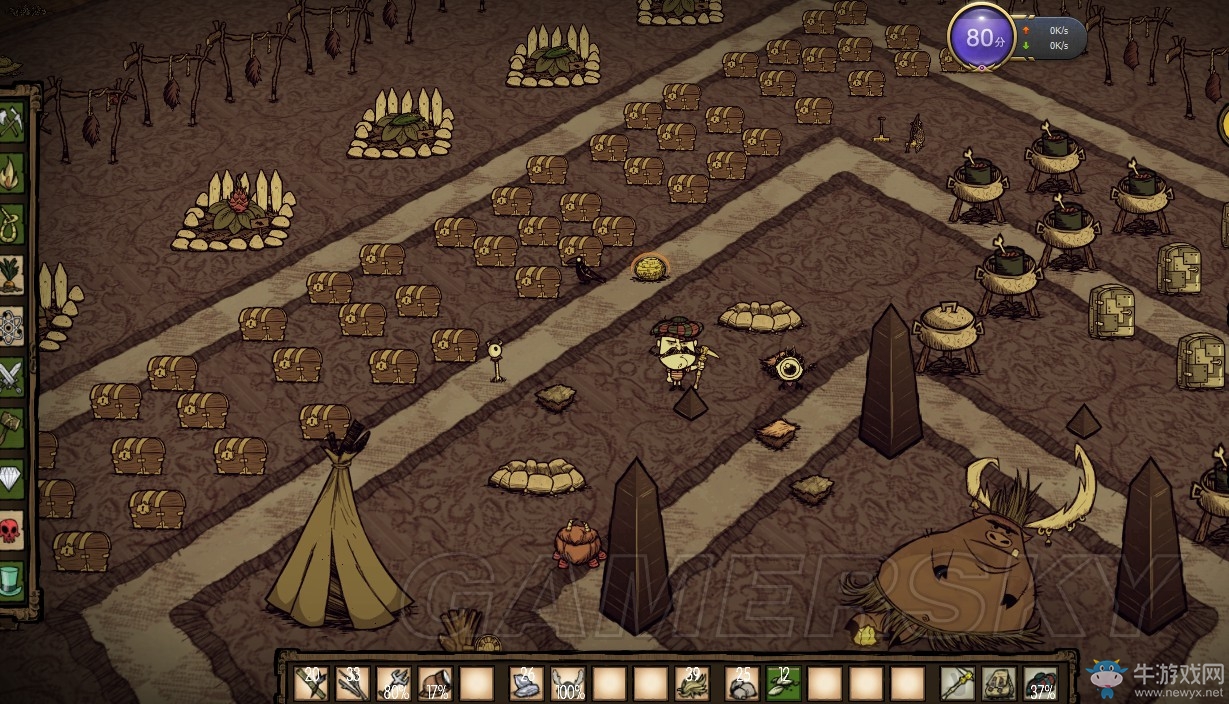
Task: Click the equipped golden pickaxe hand slot
Action: point(958,684)
